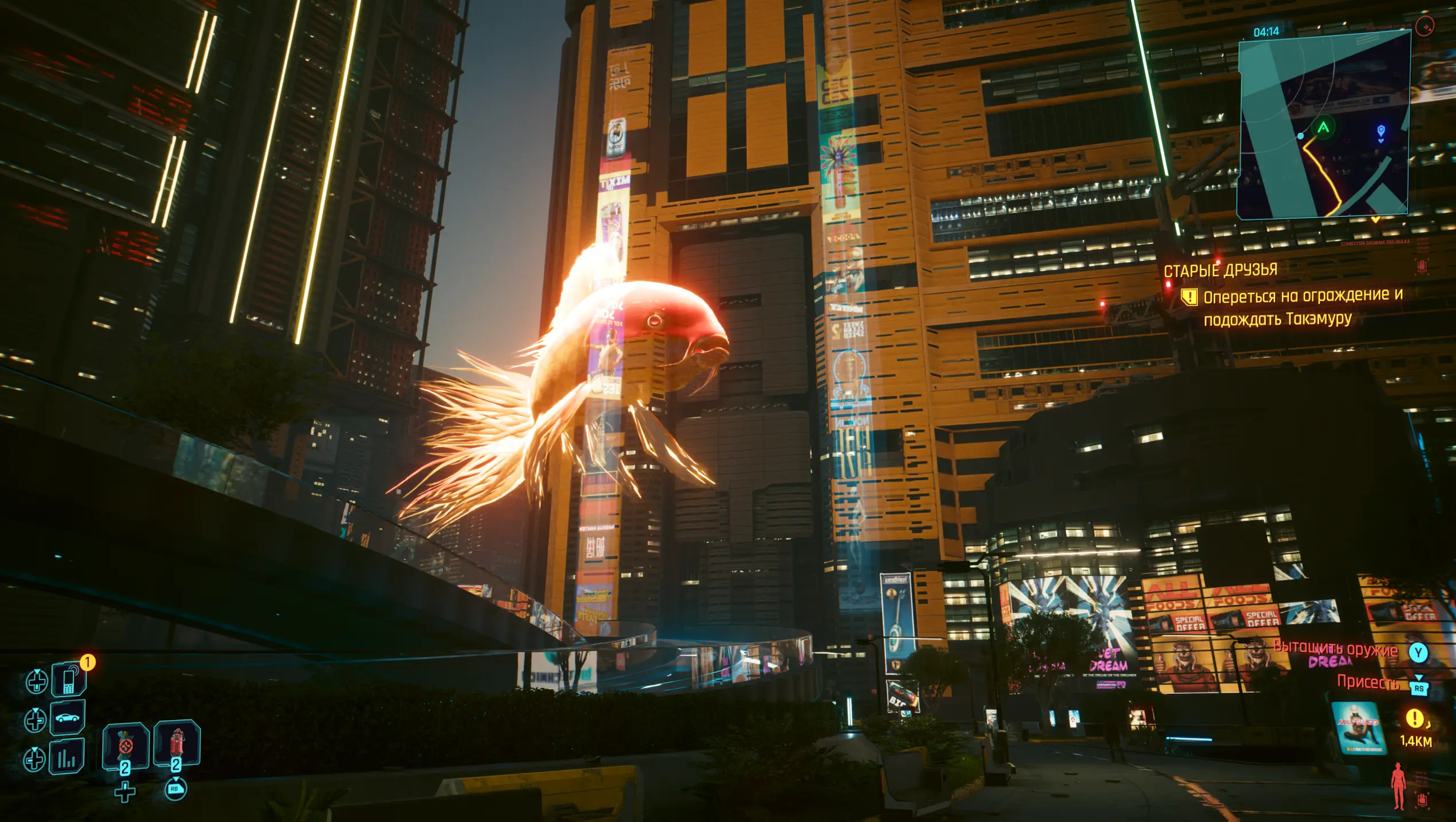
Task: Click the red compass indicator above minimap
Action: (1425, 26)
